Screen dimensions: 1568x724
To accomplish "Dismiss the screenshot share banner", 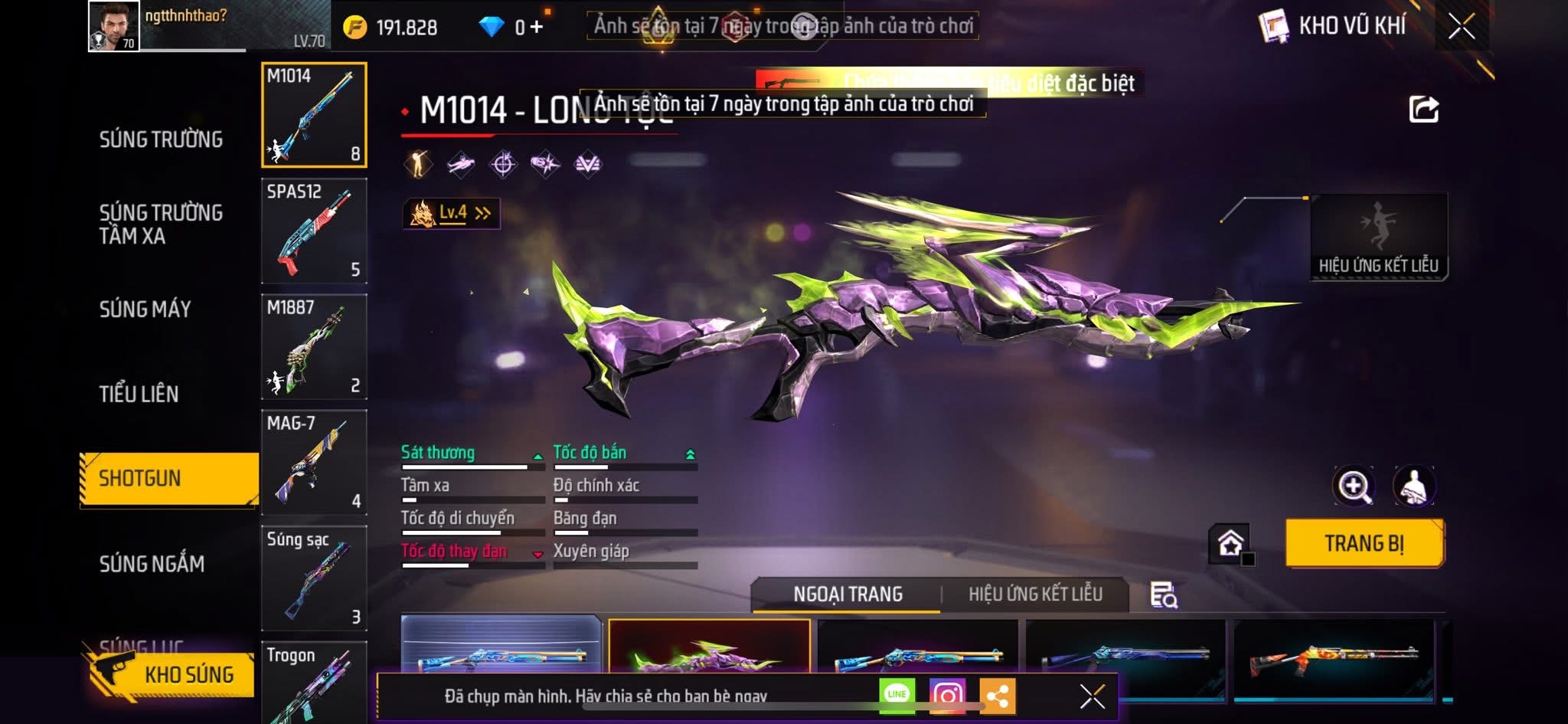I will pyautogui.click(x=1092, y=696).
